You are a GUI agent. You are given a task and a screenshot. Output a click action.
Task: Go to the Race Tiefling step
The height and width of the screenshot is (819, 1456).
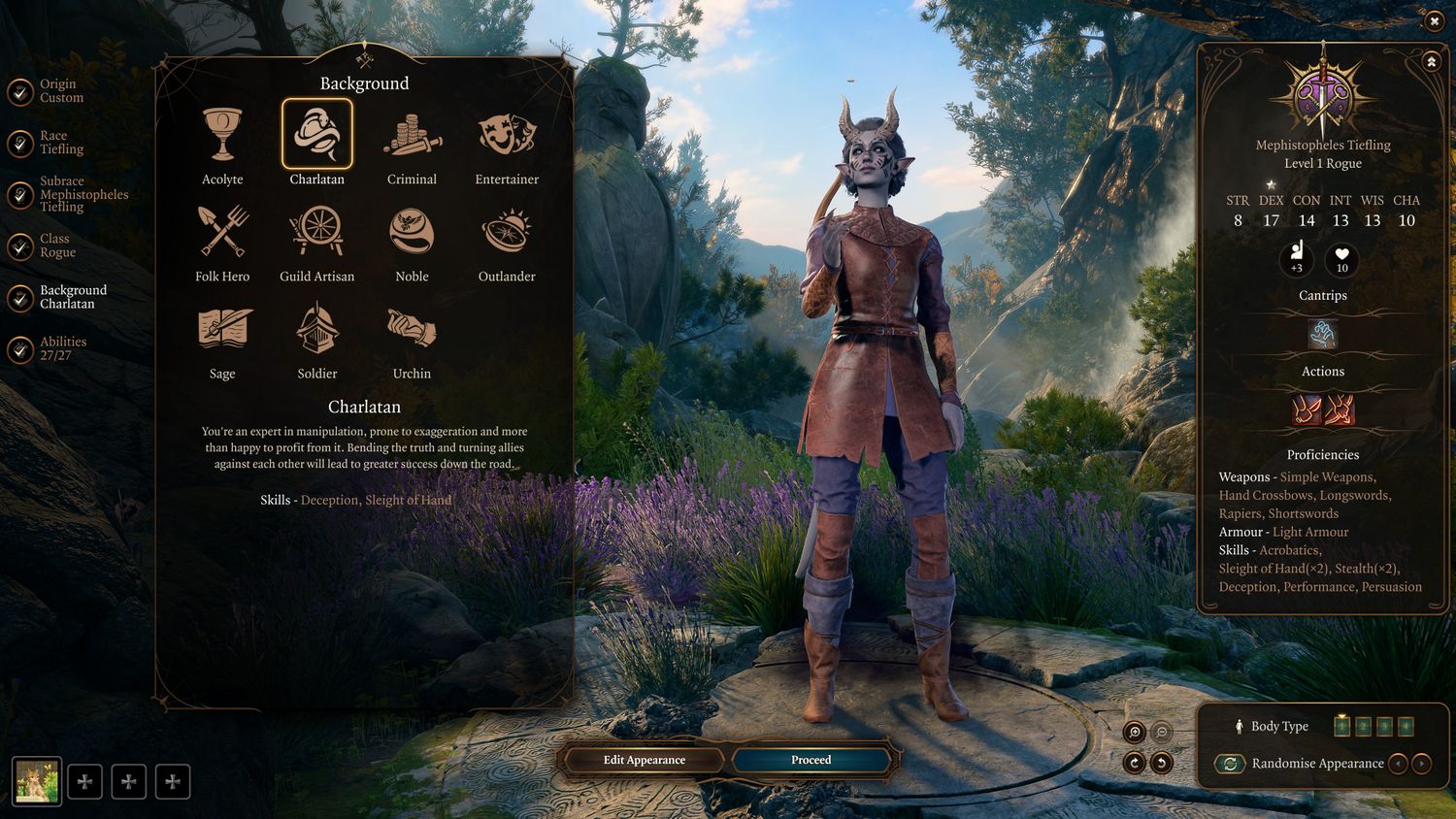tap(60, 143)
